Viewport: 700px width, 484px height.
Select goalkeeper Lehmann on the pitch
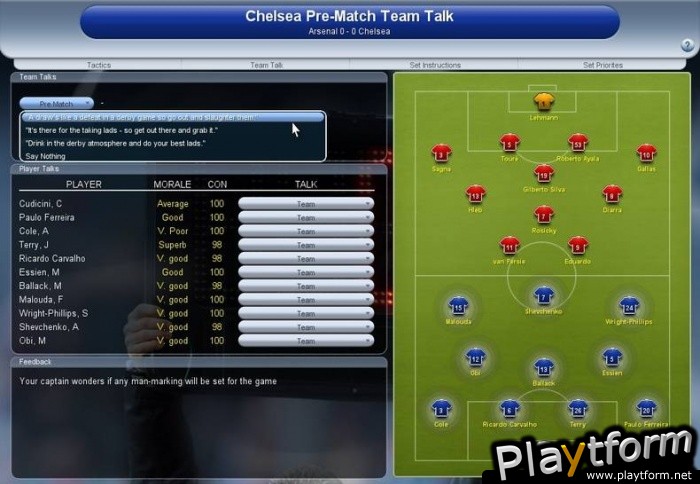543,102
